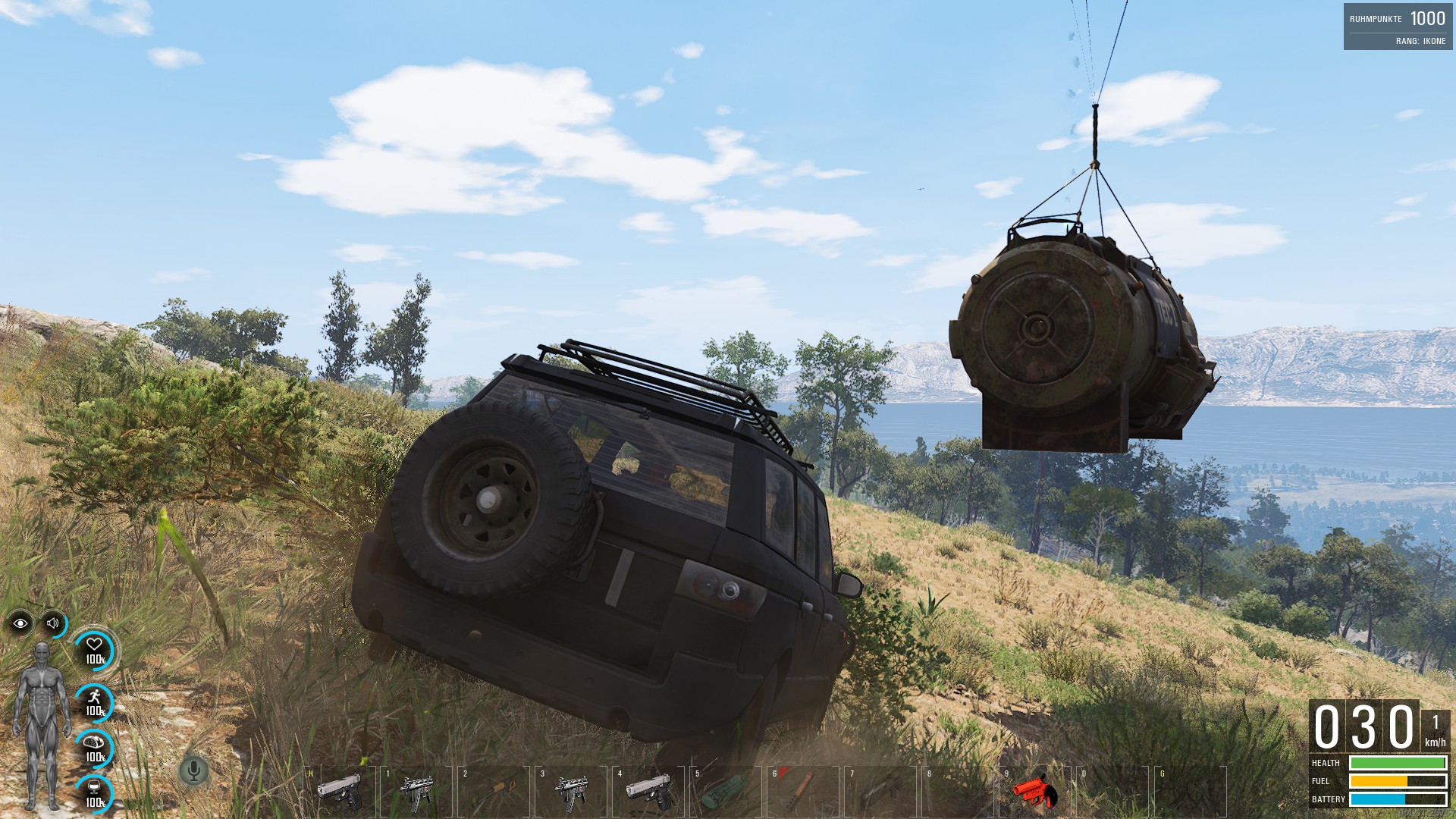Select the pistol in hotbar slot H
The width and height of the screenshot is (1456, 819).
[x=339, y=791]
